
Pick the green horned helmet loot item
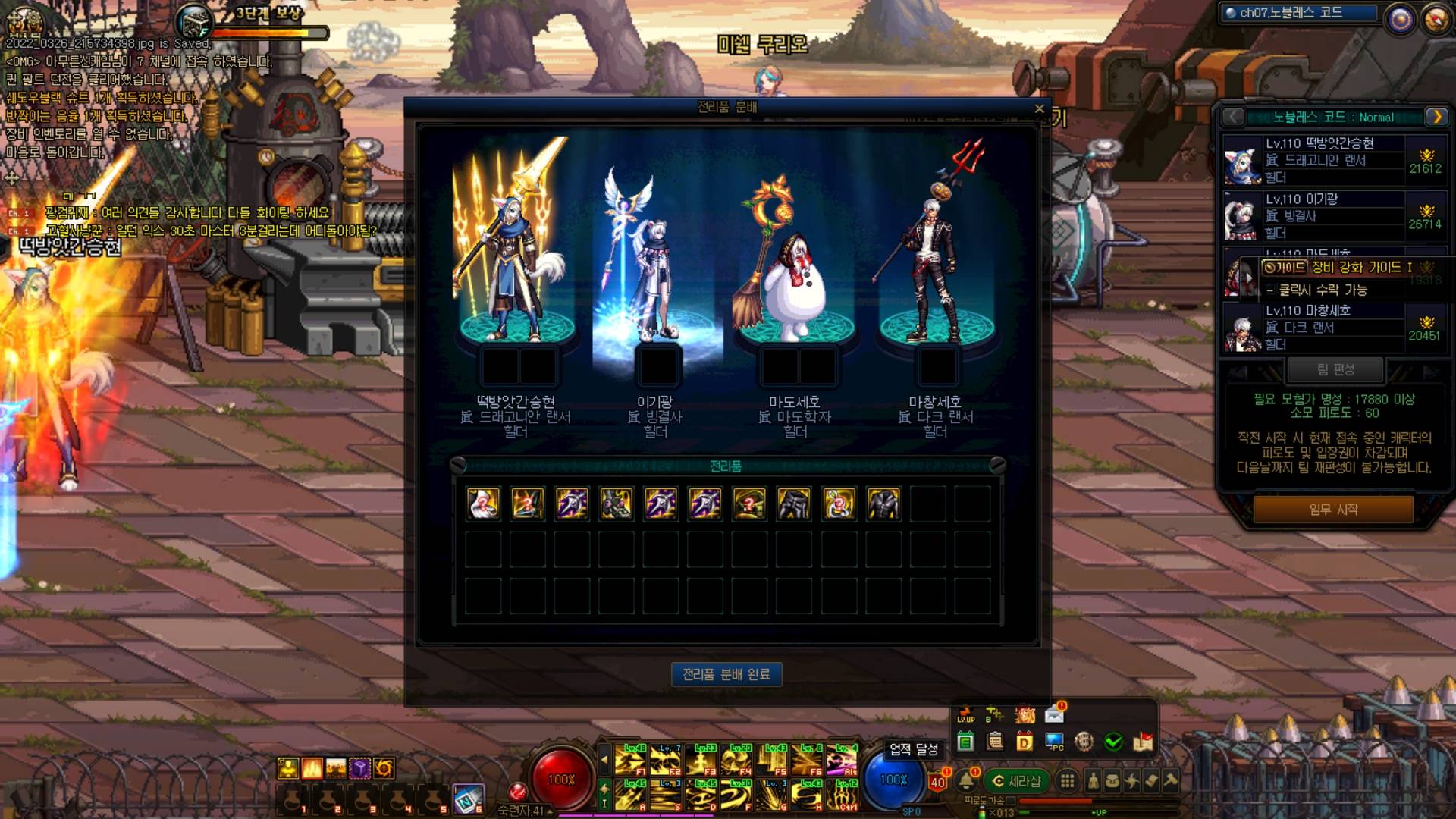[x=616, y=504]
